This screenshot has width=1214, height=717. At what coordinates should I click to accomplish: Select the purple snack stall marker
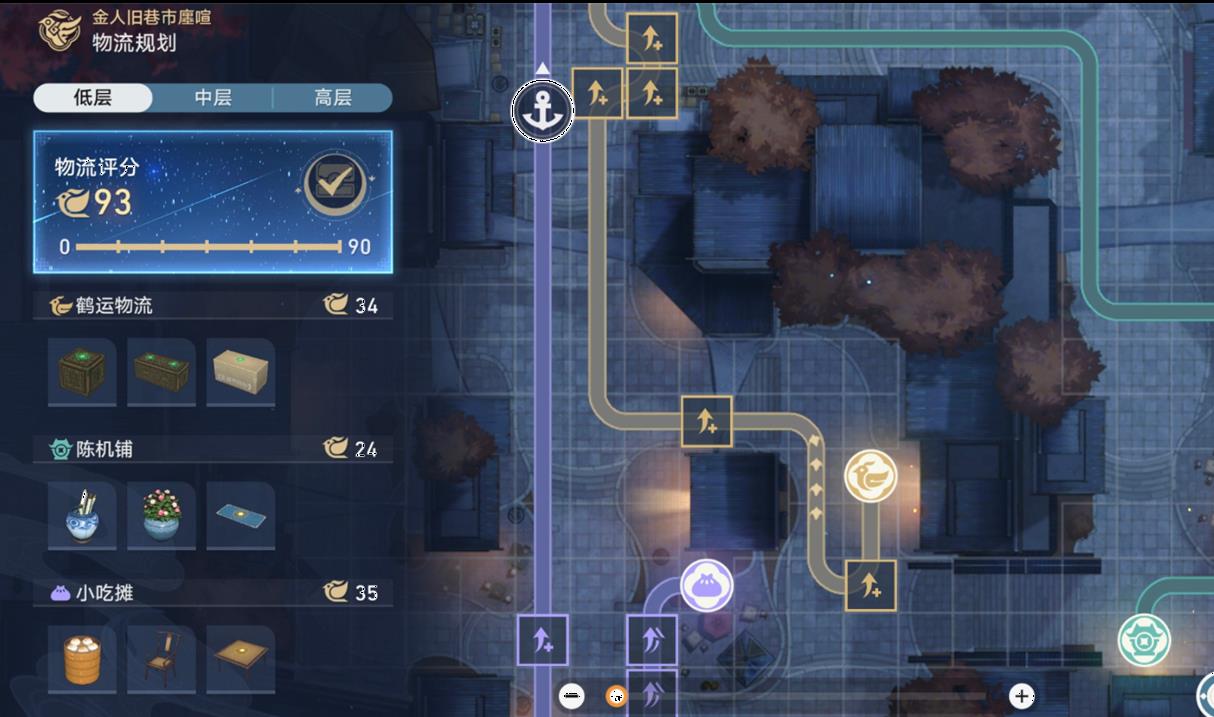click(707, 585)
